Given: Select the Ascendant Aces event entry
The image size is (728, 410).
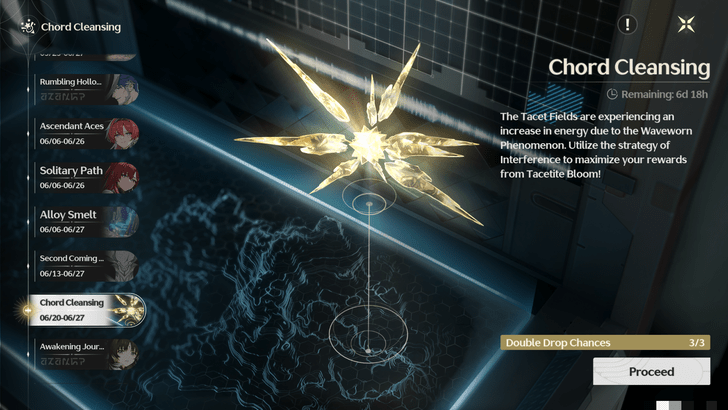Looking at the screenshot, I should (x=86, y=132).
